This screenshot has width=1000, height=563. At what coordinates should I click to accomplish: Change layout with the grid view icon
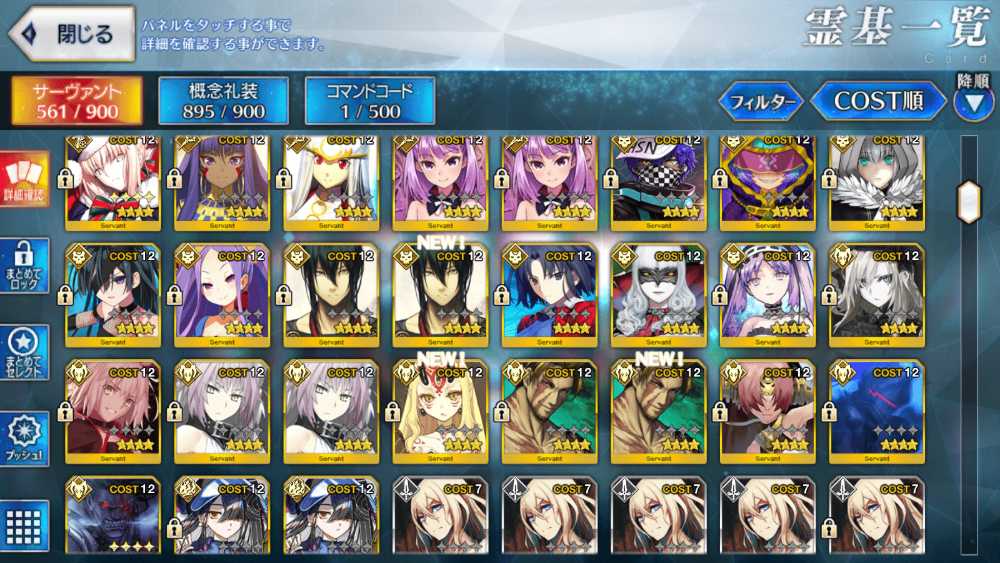24,524
